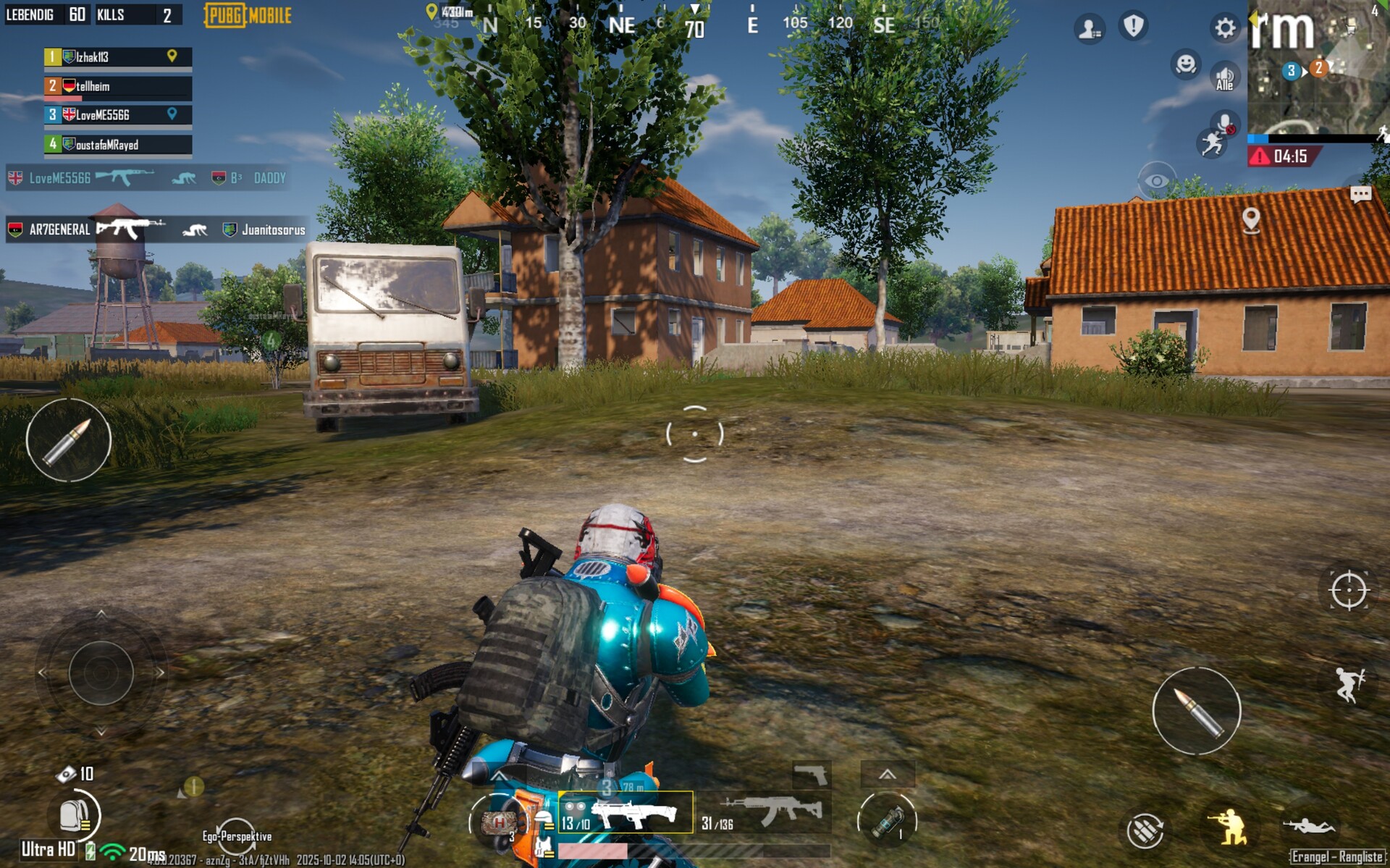Tap the right-side bullet fire button
The width and height of the screenshot is (1390, 868).
click(x=1196, y=711)
